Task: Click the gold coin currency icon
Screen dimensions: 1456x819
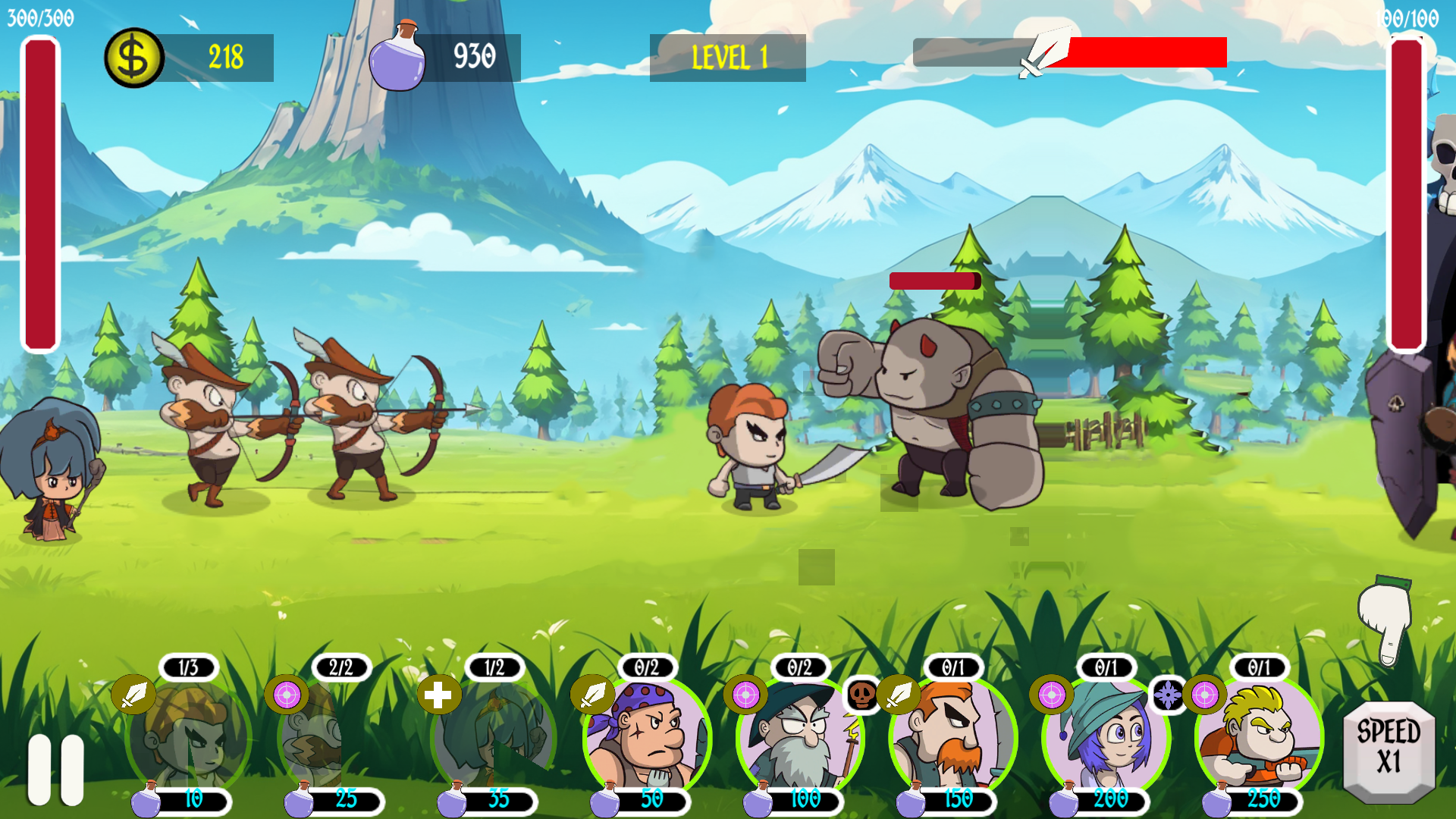Action: pos(133,55)
